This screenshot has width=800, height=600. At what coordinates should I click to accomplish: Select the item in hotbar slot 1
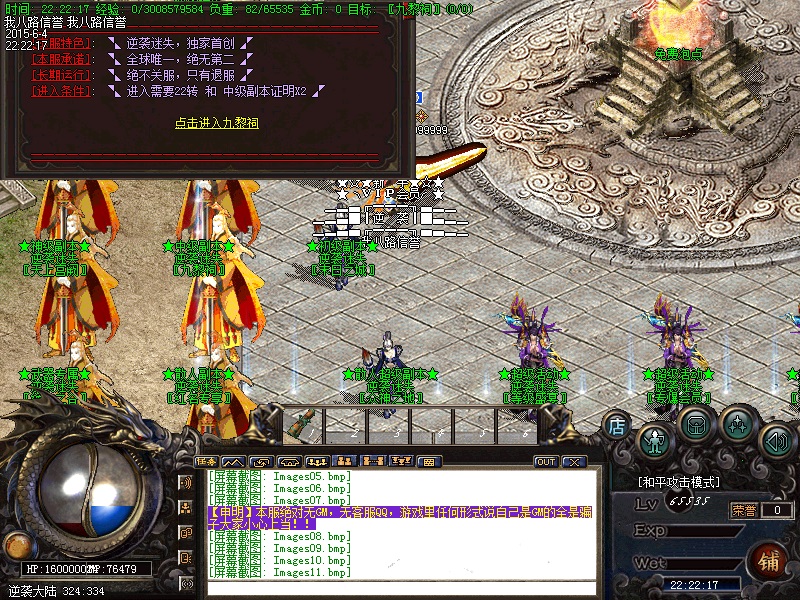coord(300,425)
